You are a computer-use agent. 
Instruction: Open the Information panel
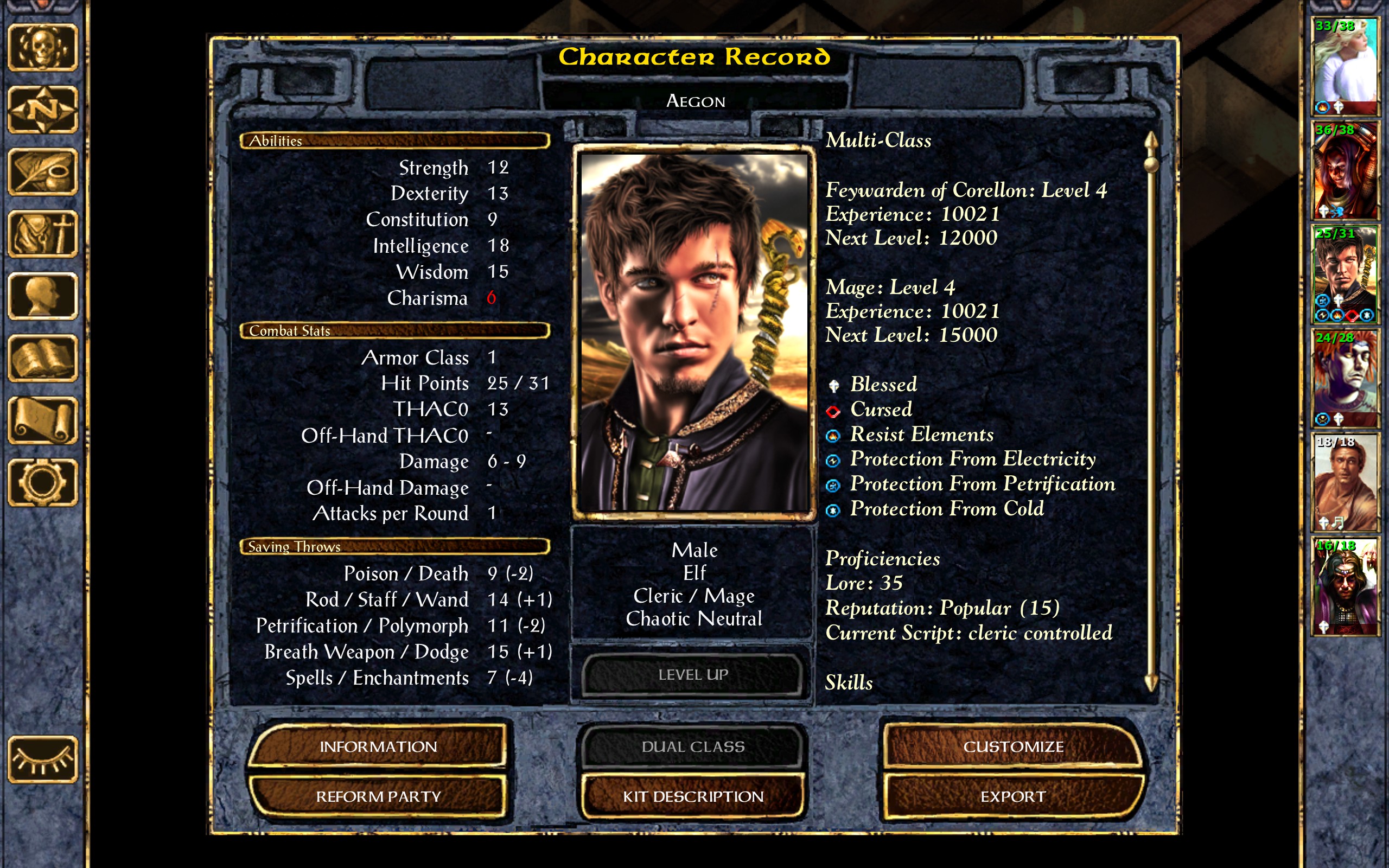pyautogui.click(x=378, y=746)
